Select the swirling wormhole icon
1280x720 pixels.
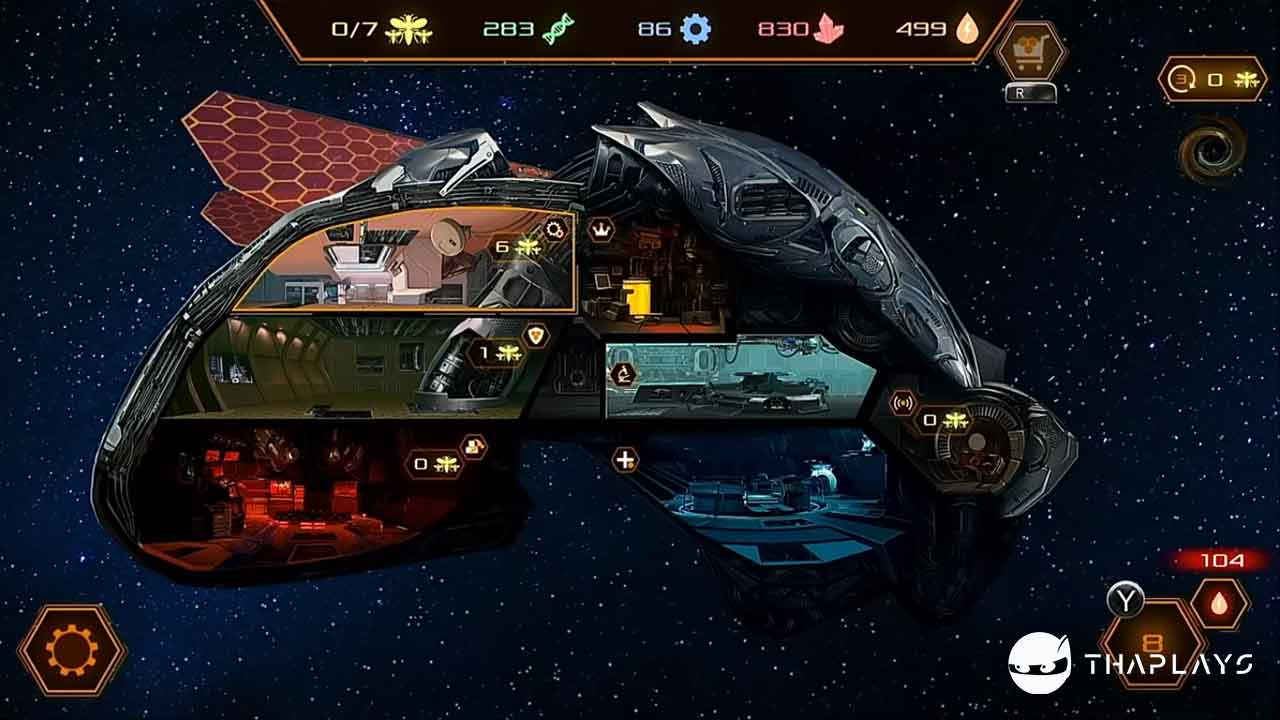(x=1210, y=150)
